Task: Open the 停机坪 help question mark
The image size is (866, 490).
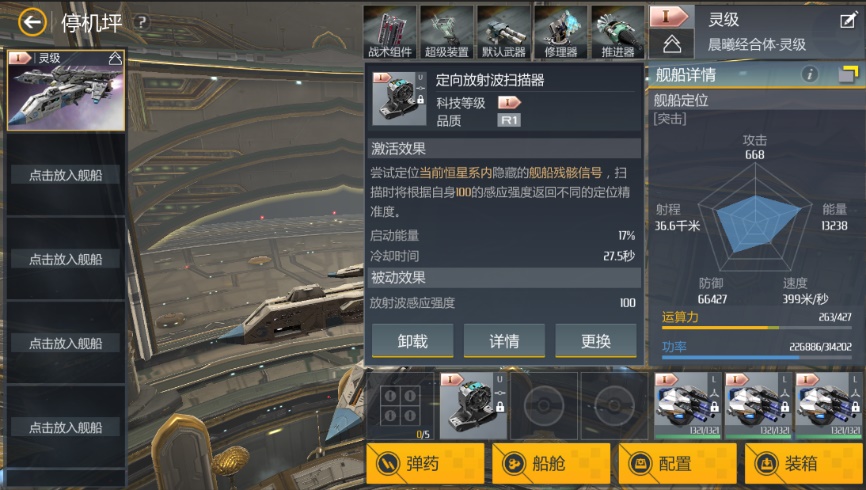Action: coord(141,22)
